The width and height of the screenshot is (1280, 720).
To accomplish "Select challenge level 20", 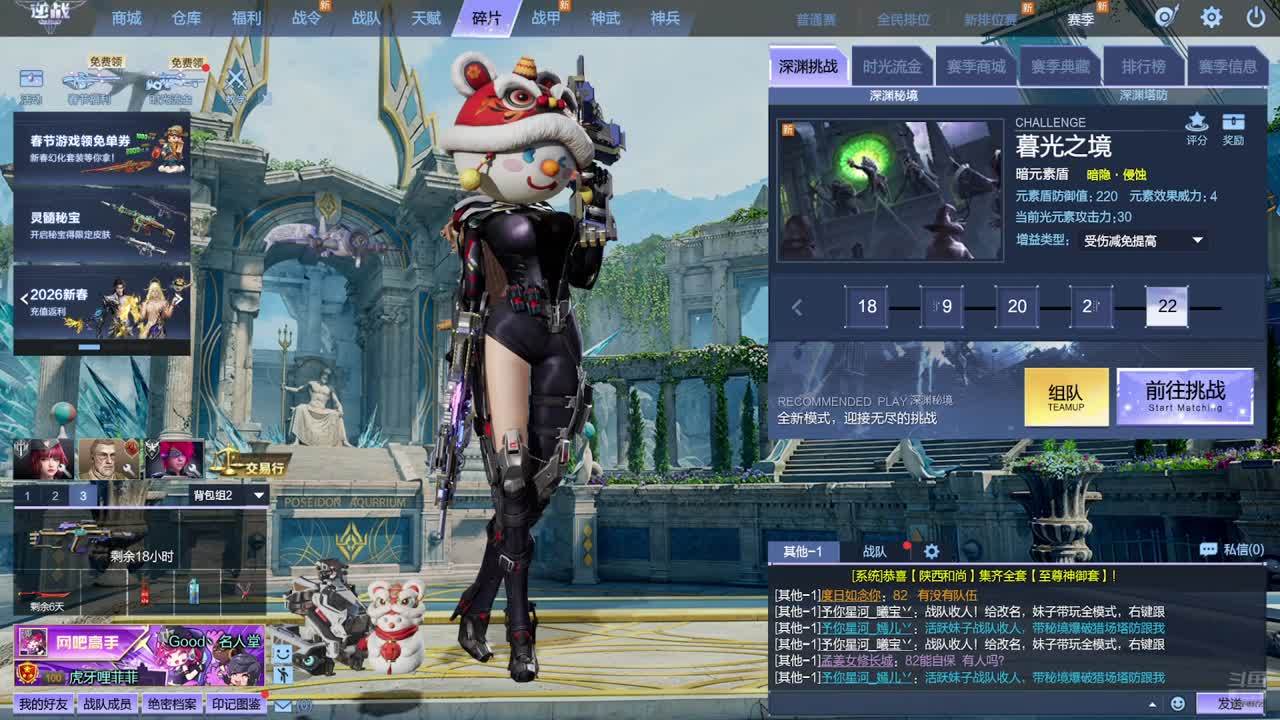I will [1017, 306].
